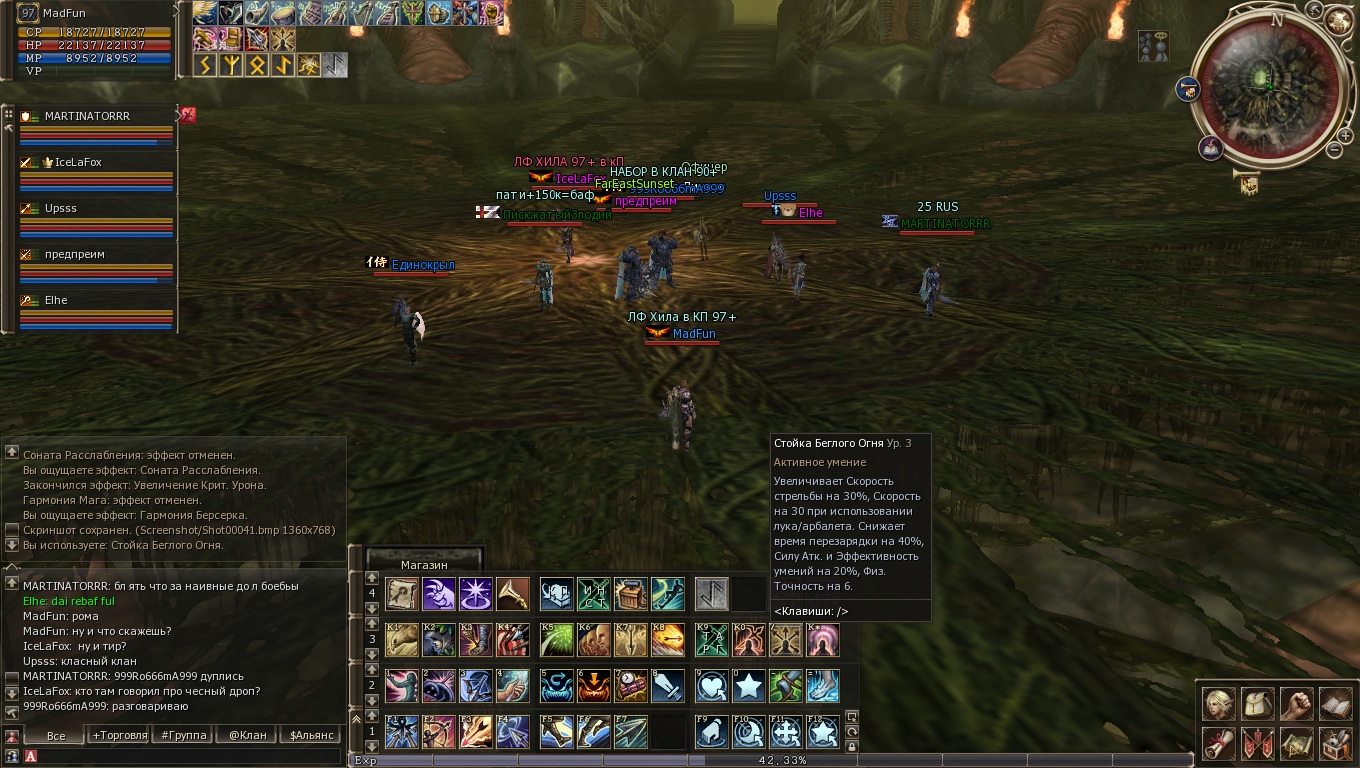Select party member MARTINATORRR
Screen dimensions: 1360x768
88,117
